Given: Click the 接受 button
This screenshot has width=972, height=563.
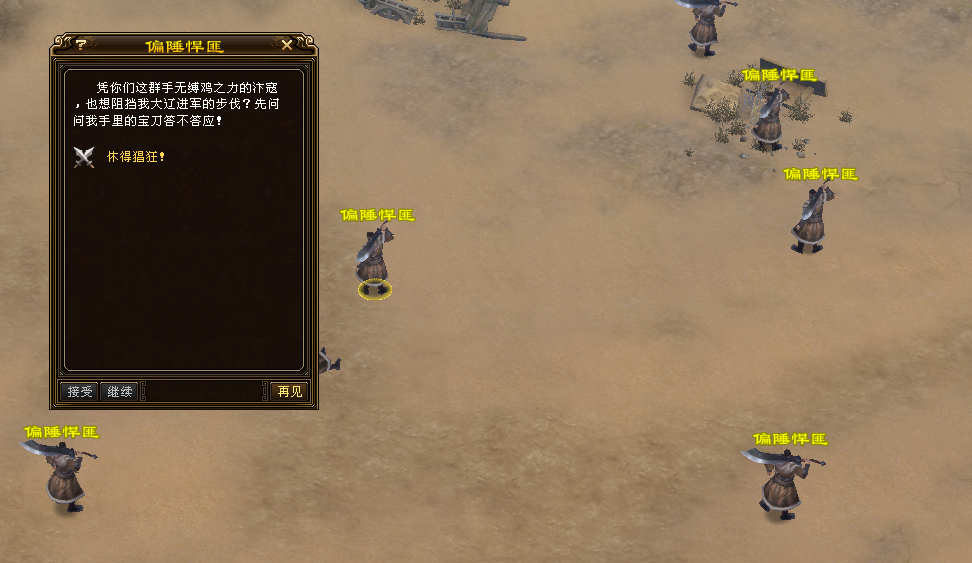Looking at the screenshot, I should coord(80,391).
